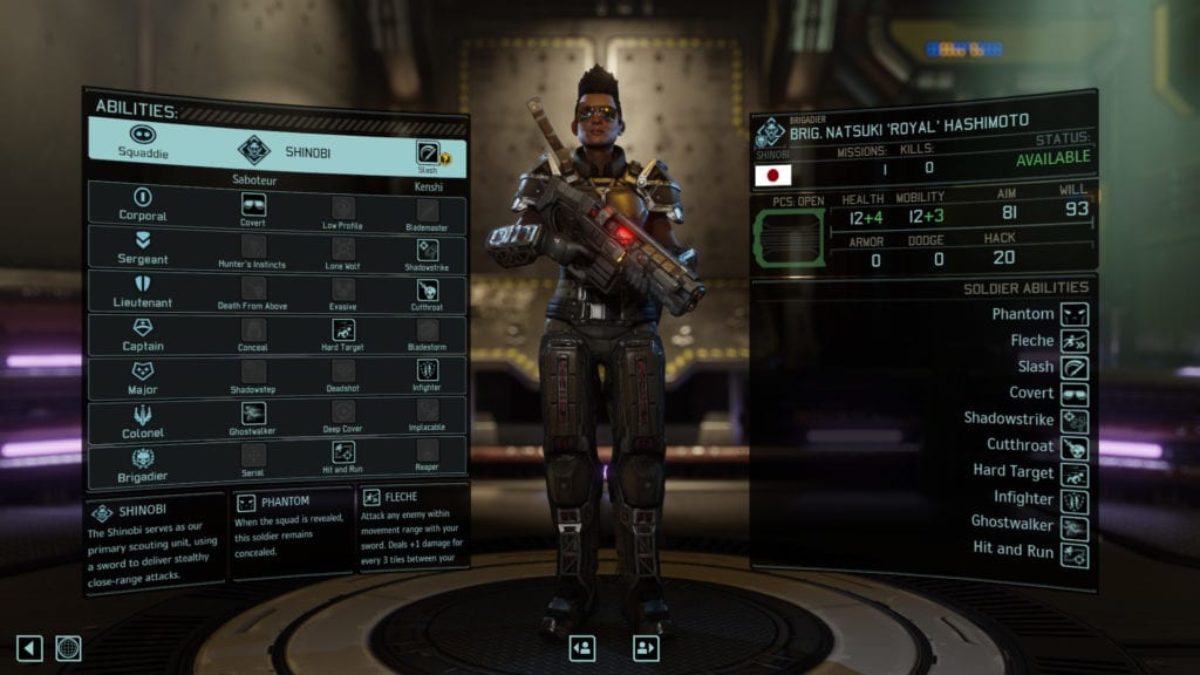The width and height of the screenshot is (1200, 675).
Task: Go back using the left arrow button
Action: [29, 648]
